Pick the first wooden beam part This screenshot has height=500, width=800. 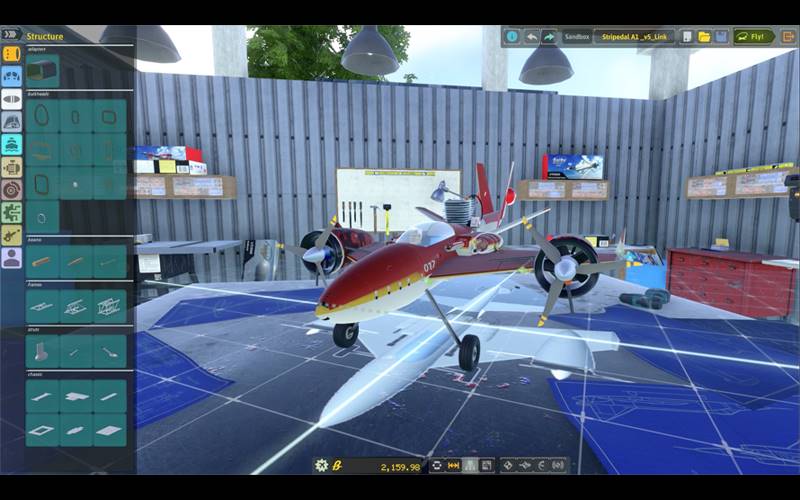[42, 262]
